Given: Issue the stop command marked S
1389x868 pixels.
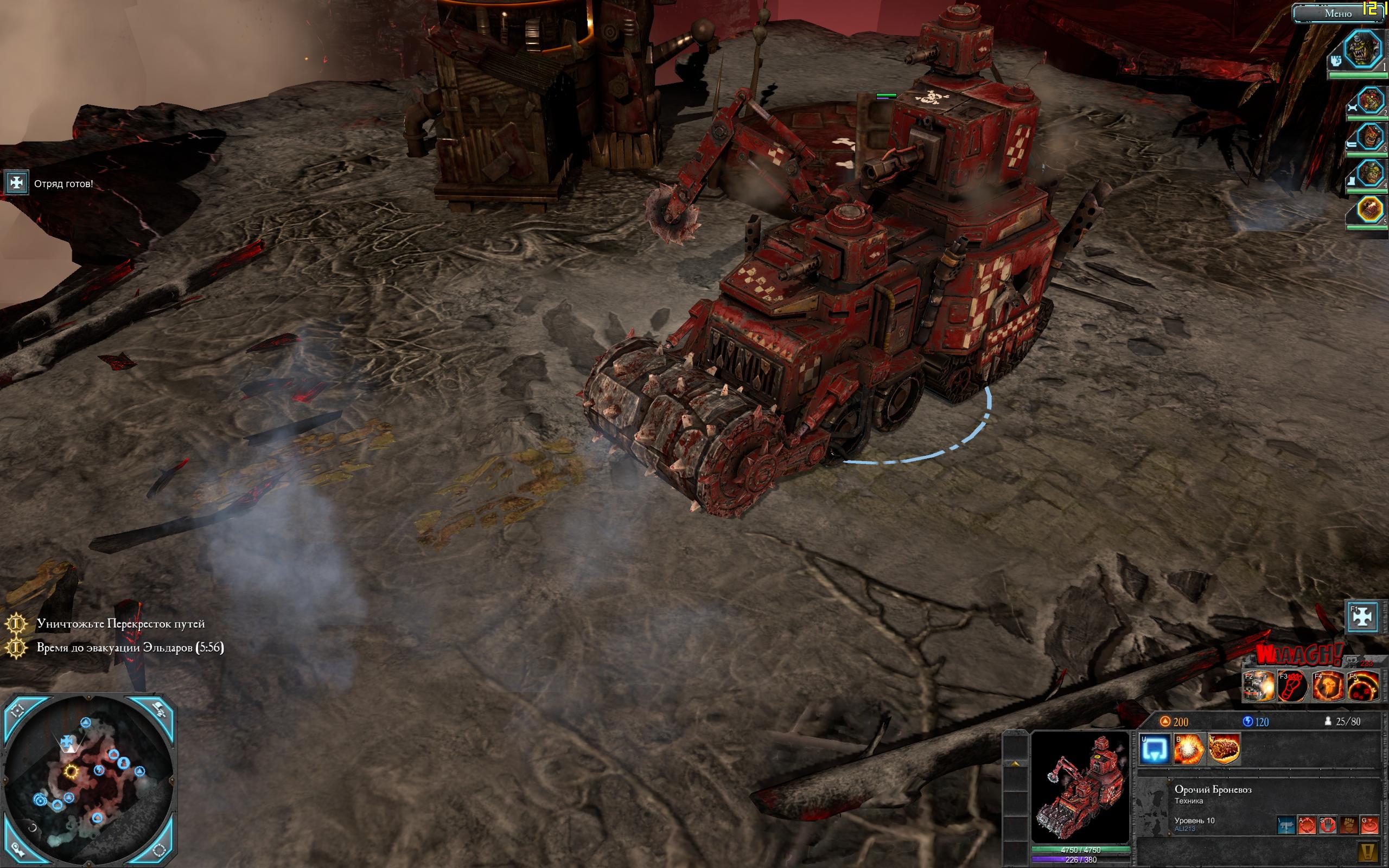Looking at the screenshot, I should tap(1327, 826).
